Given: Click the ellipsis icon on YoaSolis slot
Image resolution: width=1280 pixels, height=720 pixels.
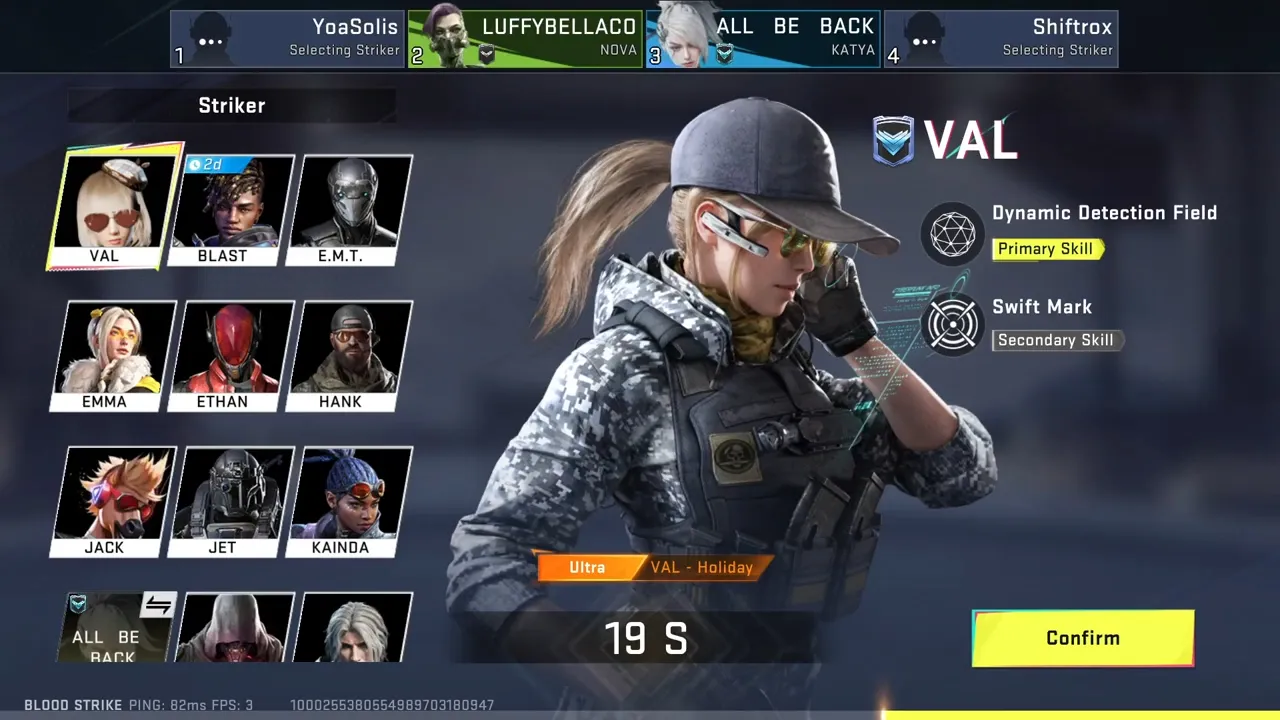Looking at the screenshot, I should click(210, 41).
